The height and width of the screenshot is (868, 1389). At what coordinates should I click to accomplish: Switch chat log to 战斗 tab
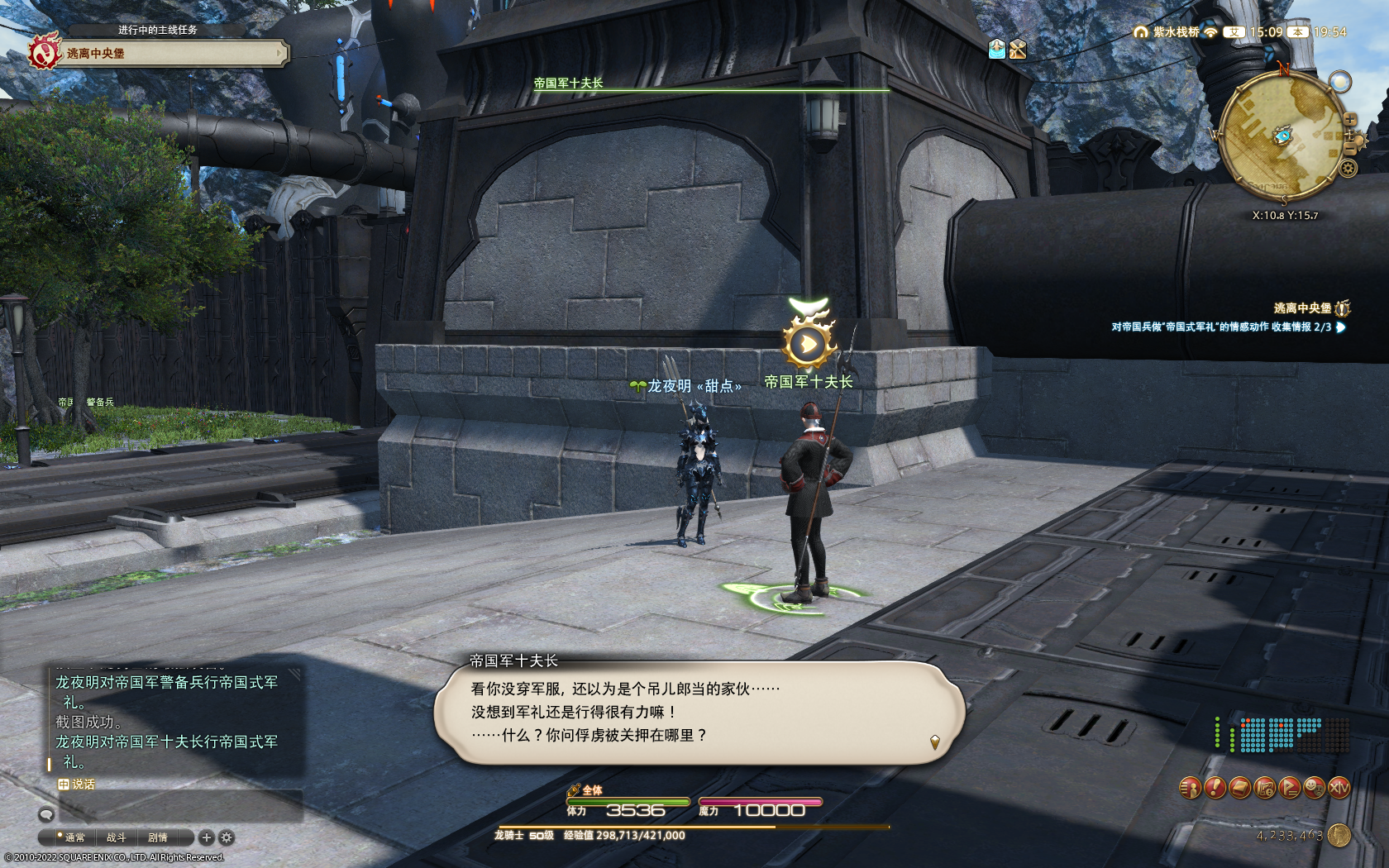[116, 837]
